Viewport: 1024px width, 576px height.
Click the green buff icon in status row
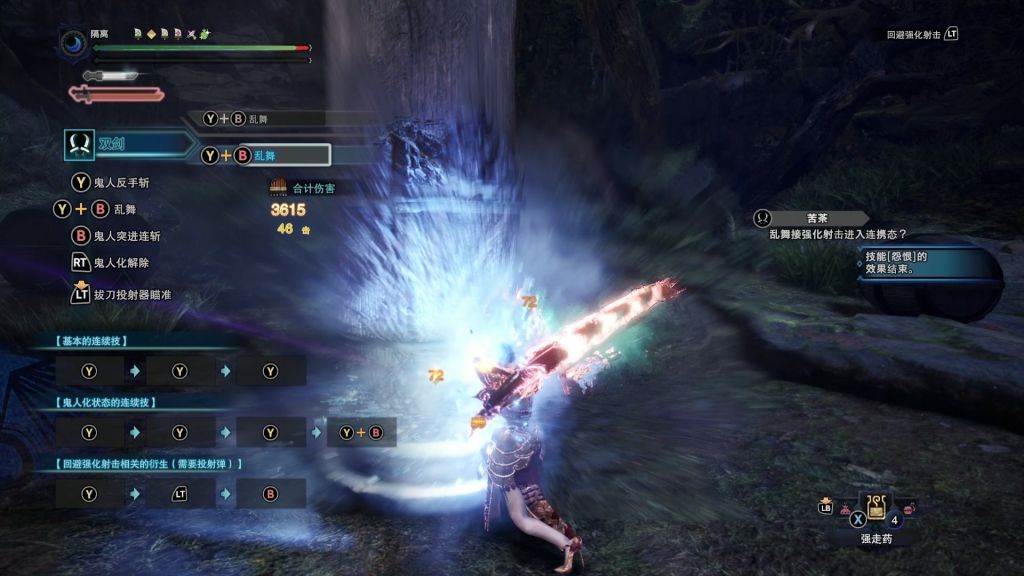click(205, 33)
